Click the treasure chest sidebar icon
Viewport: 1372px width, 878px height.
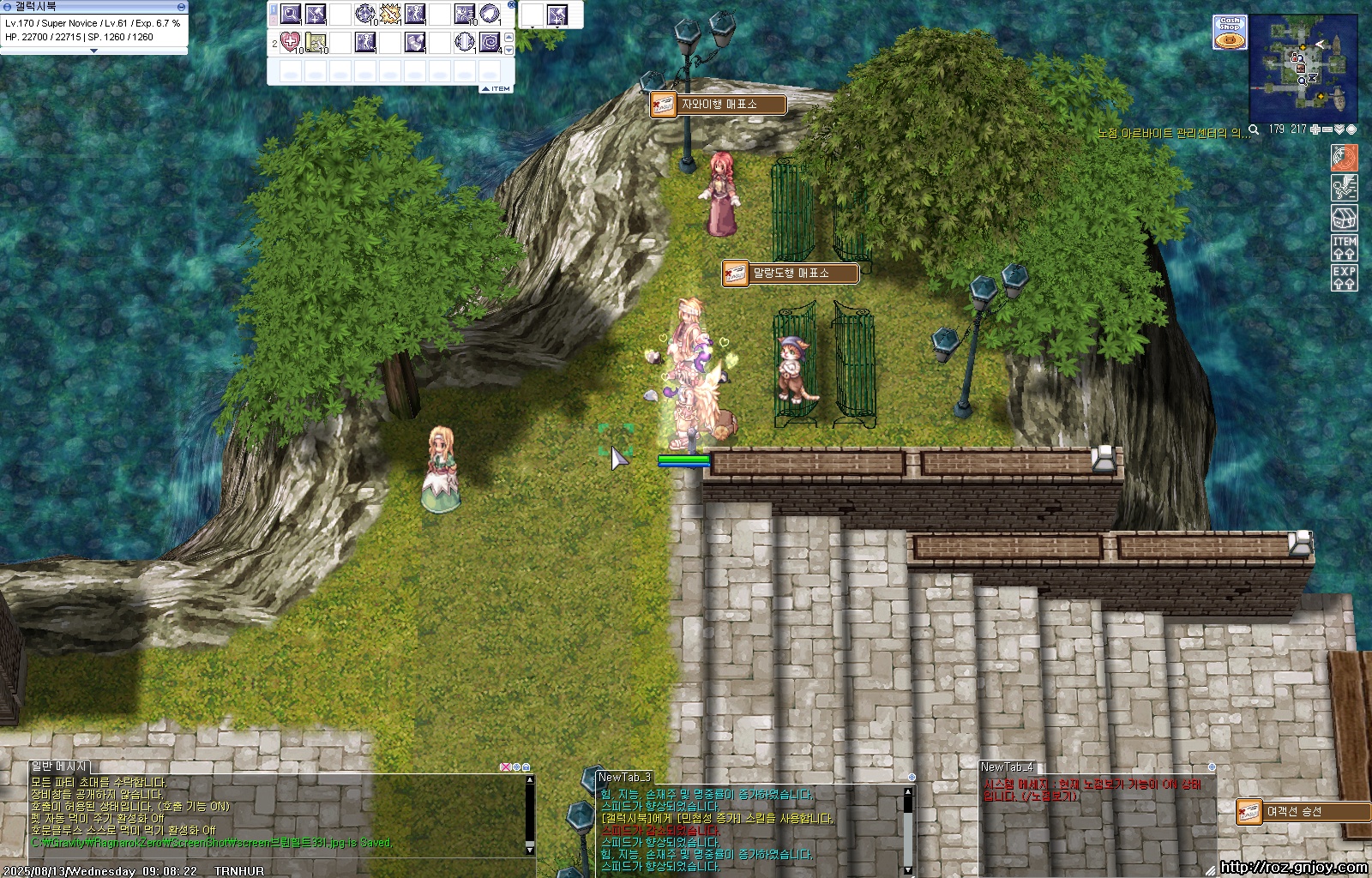pos(1344,218)
